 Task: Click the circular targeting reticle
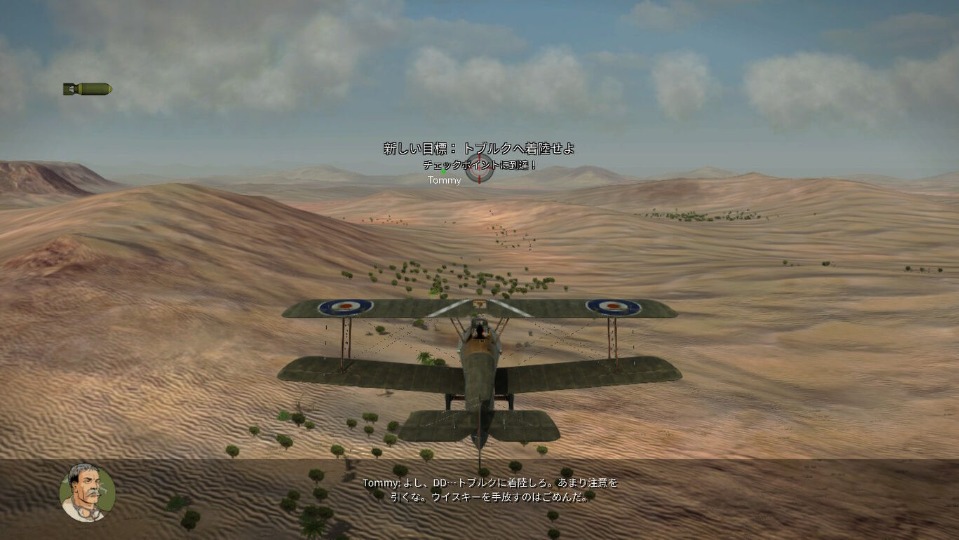[x=480, y=170]
